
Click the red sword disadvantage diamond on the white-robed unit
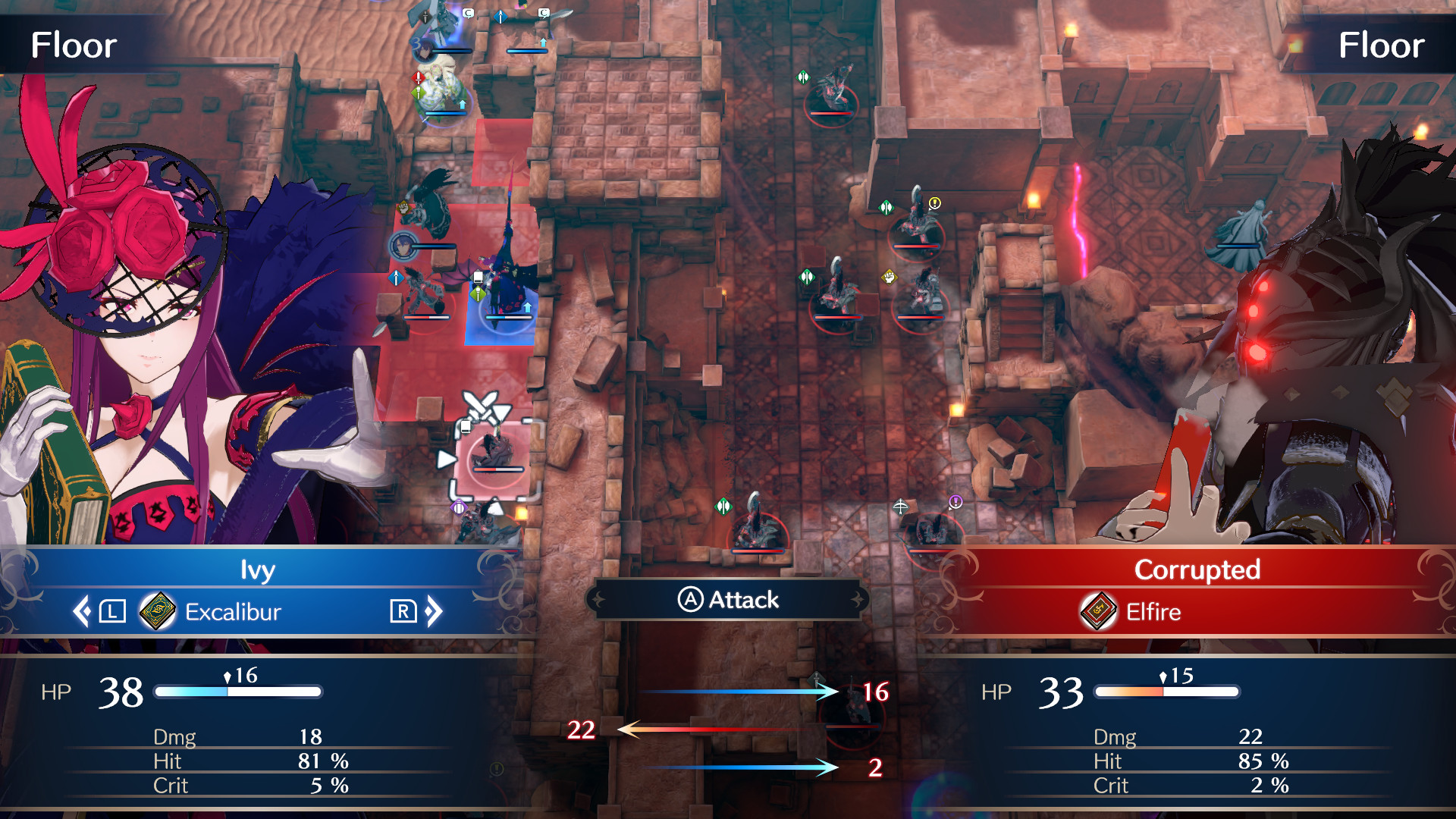418,79
